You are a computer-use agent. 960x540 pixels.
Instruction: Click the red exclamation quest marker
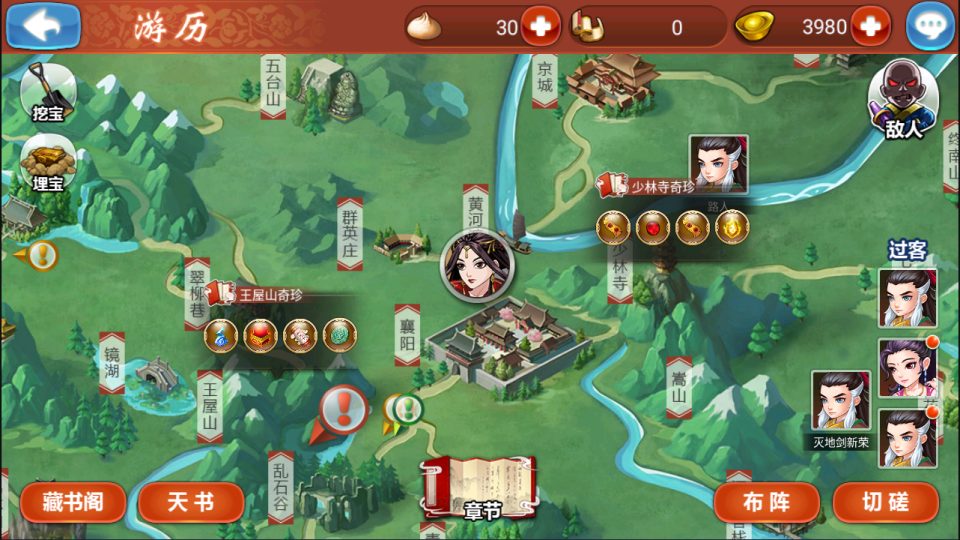click(x=343, y=410)
